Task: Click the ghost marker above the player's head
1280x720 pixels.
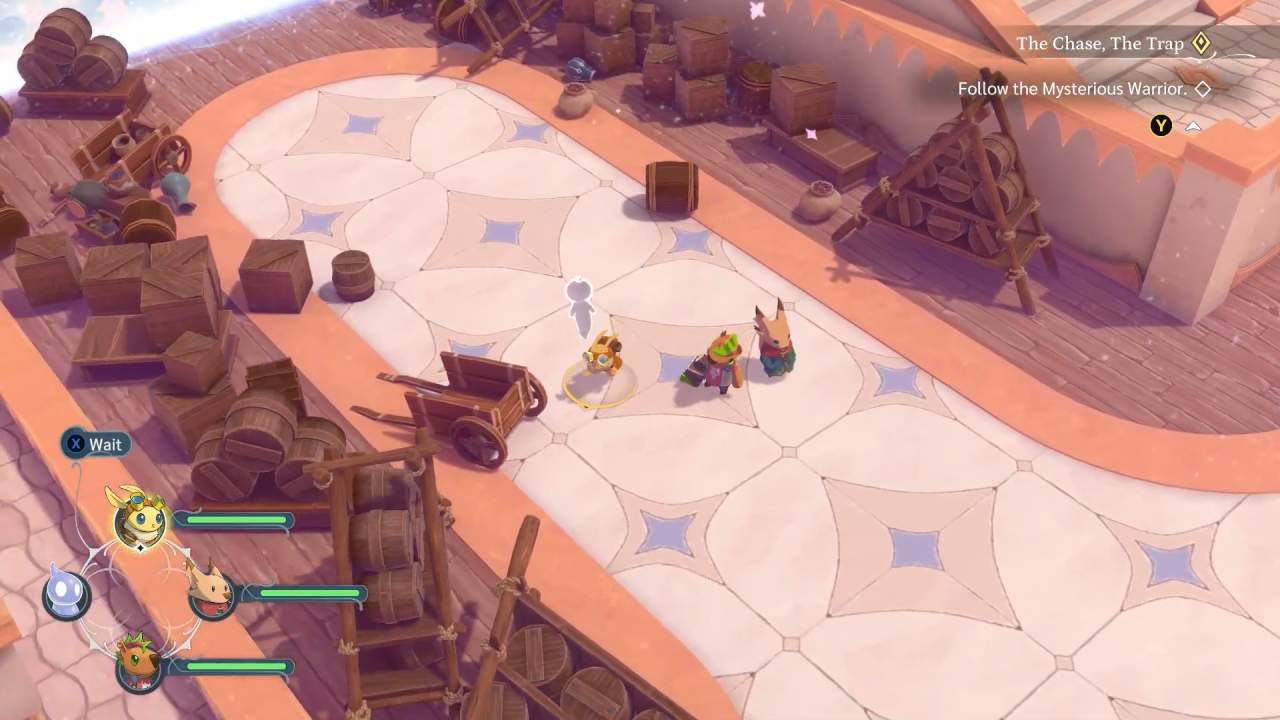Action: click(x=579, y=300)
